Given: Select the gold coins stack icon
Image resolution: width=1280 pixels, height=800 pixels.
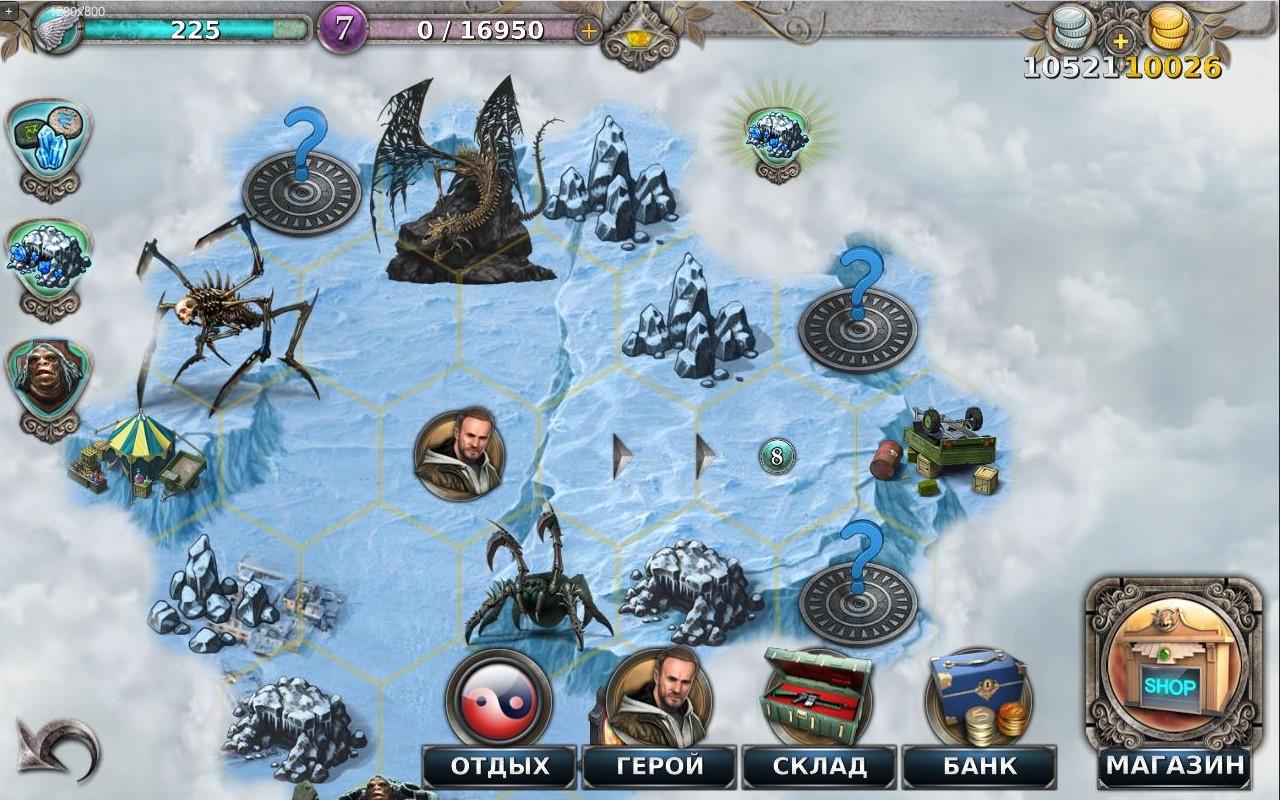Looking at the screenshot, I should (1168, 28).
